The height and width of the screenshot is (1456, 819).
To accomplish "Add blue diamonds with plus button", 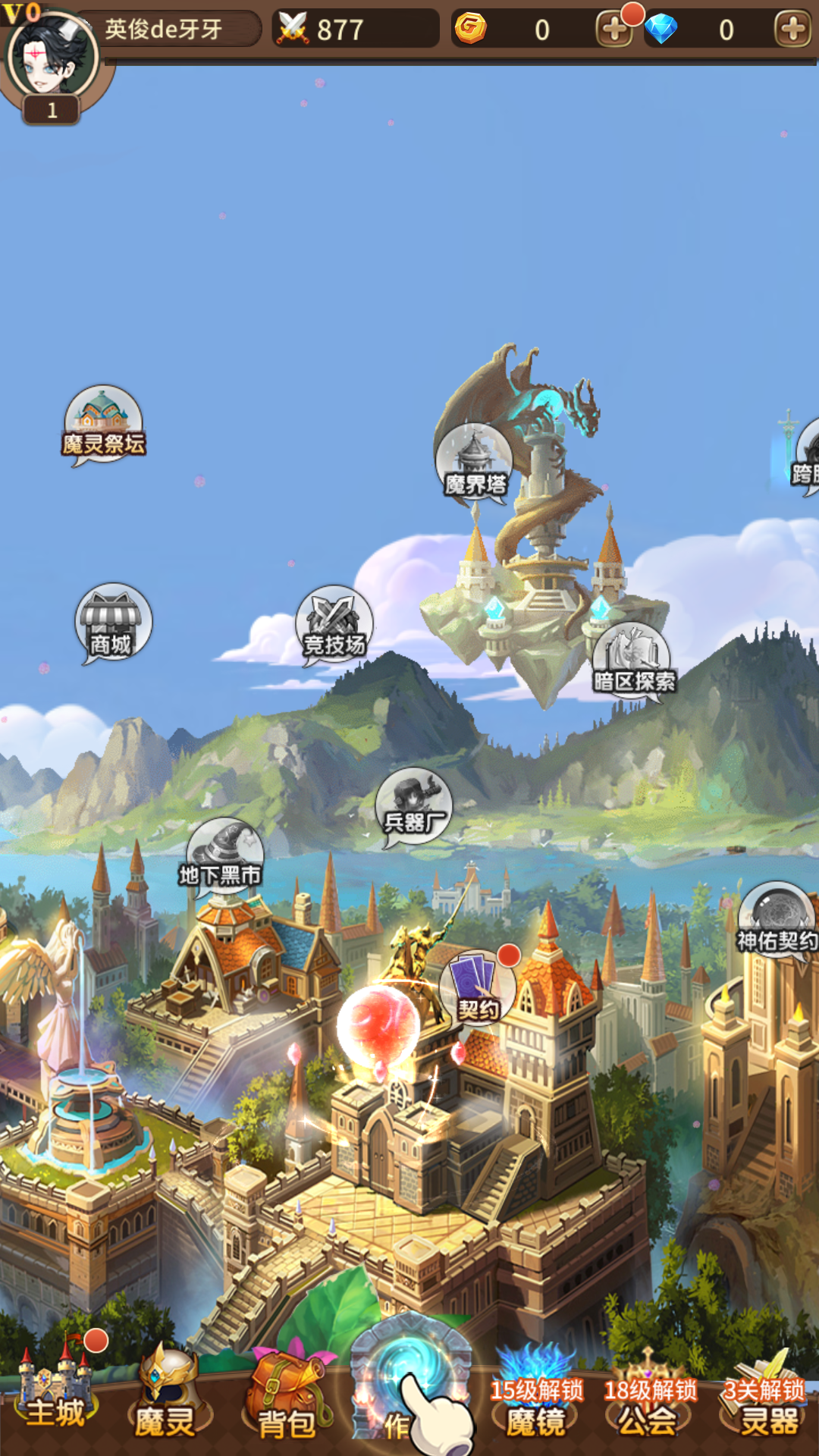I will point(792,30).
